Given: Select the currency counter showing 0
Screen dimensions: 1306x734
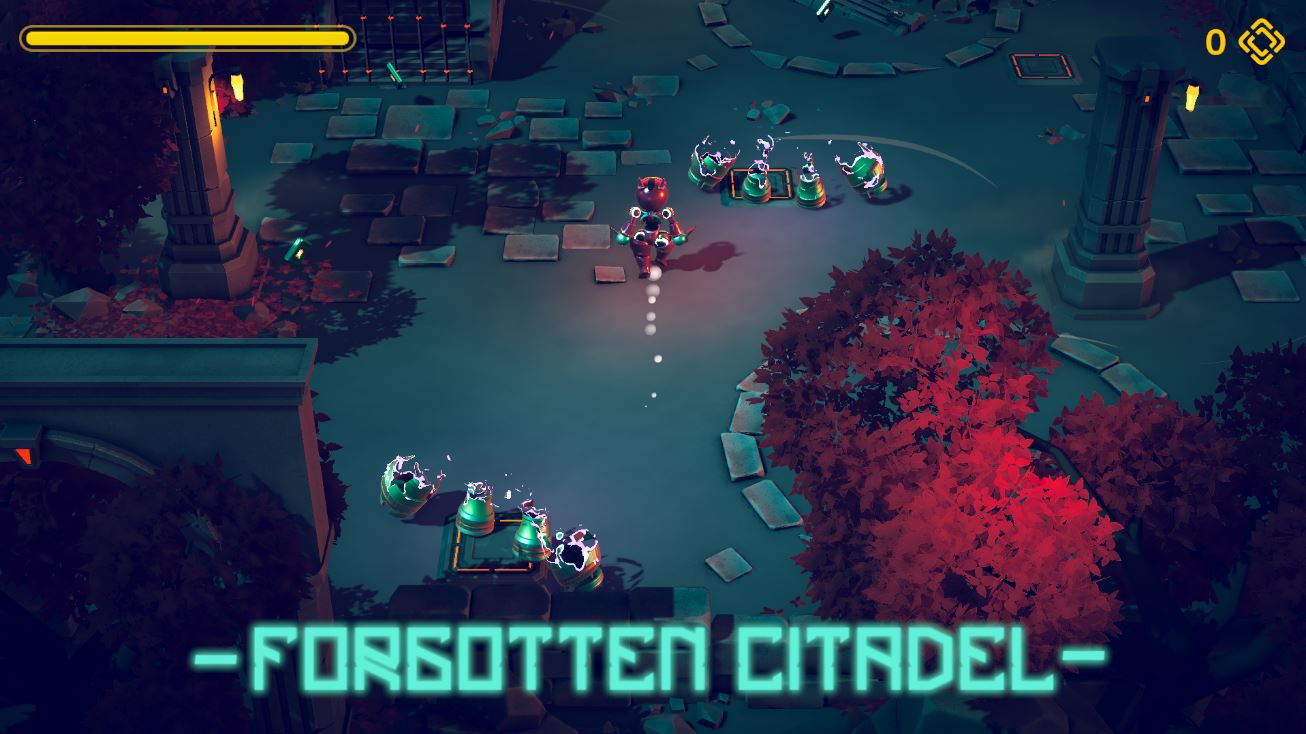Looking at the screenshot, I should coord(1216,41).
